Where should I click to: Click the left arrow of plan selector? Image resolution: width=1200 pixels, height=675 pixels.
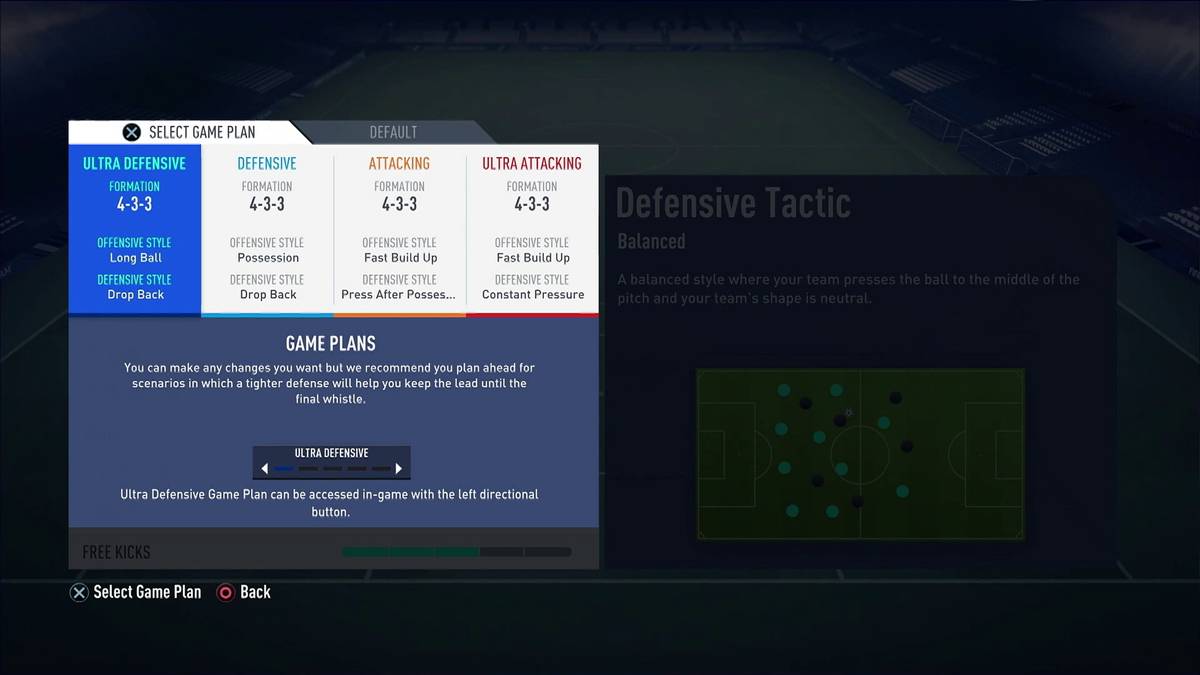click(x=265, y=468)
